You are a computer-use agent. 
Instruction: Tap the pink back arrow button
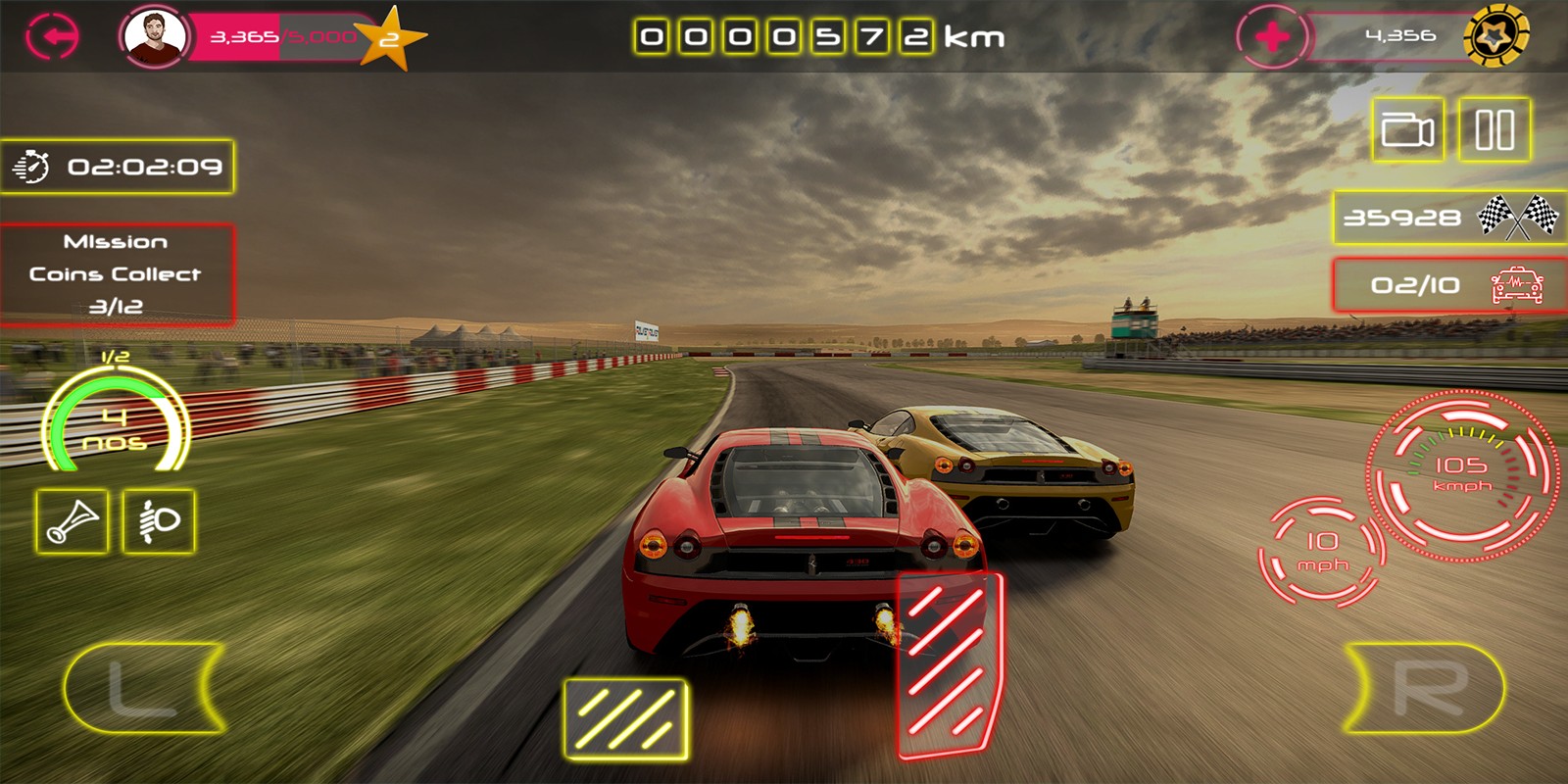click(x=52, y=37)
